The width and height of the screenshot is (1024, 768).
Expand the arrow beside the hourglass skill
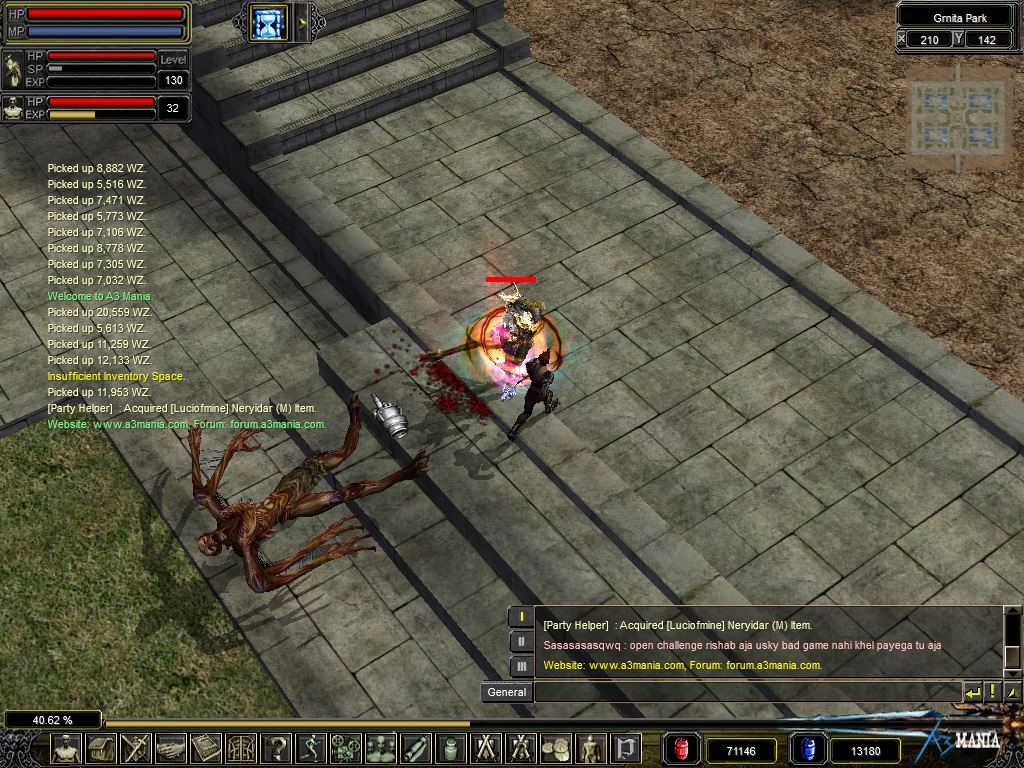tap(302, 22)
